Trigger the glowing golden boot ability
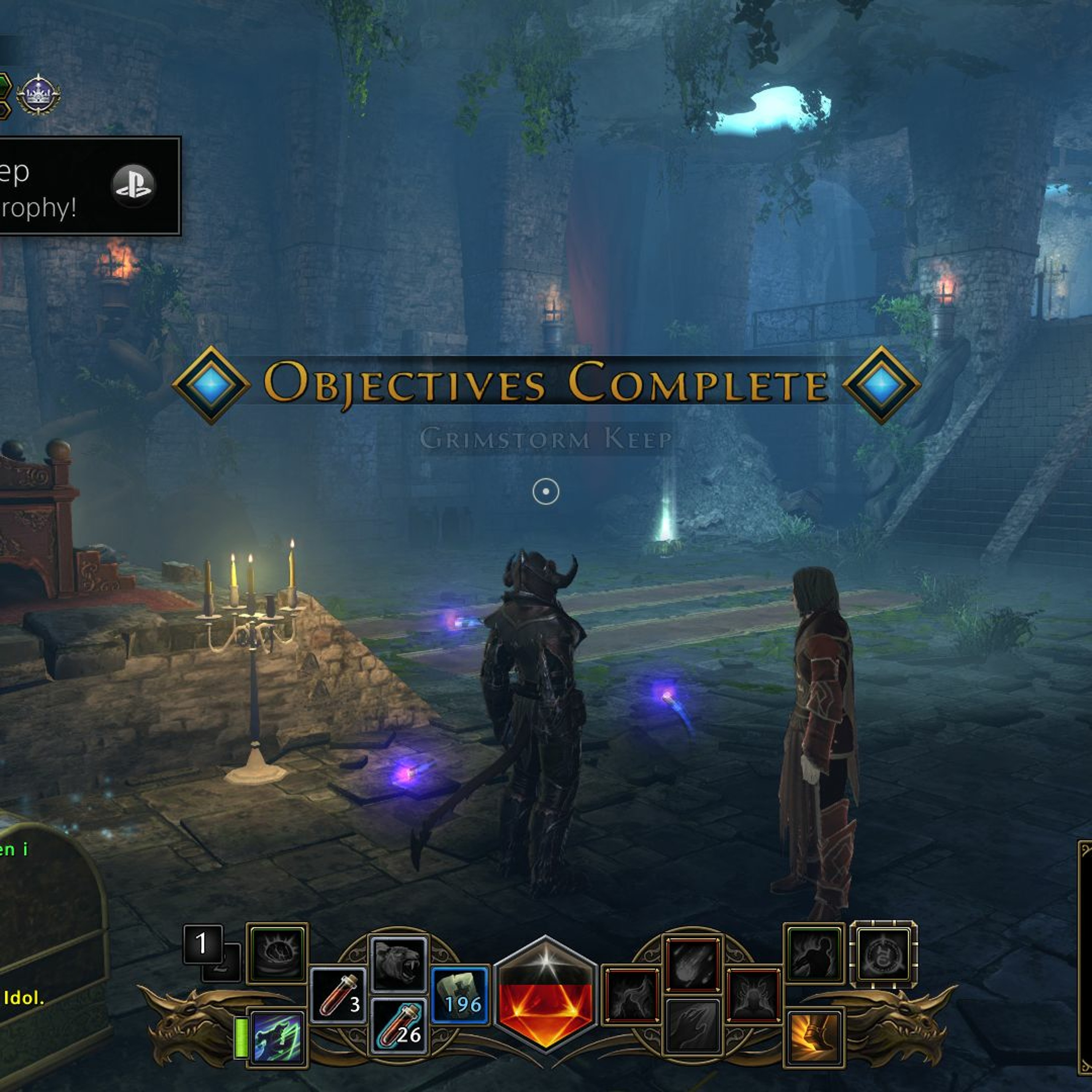The image size is (1092, 1092). coord(814,1037)
